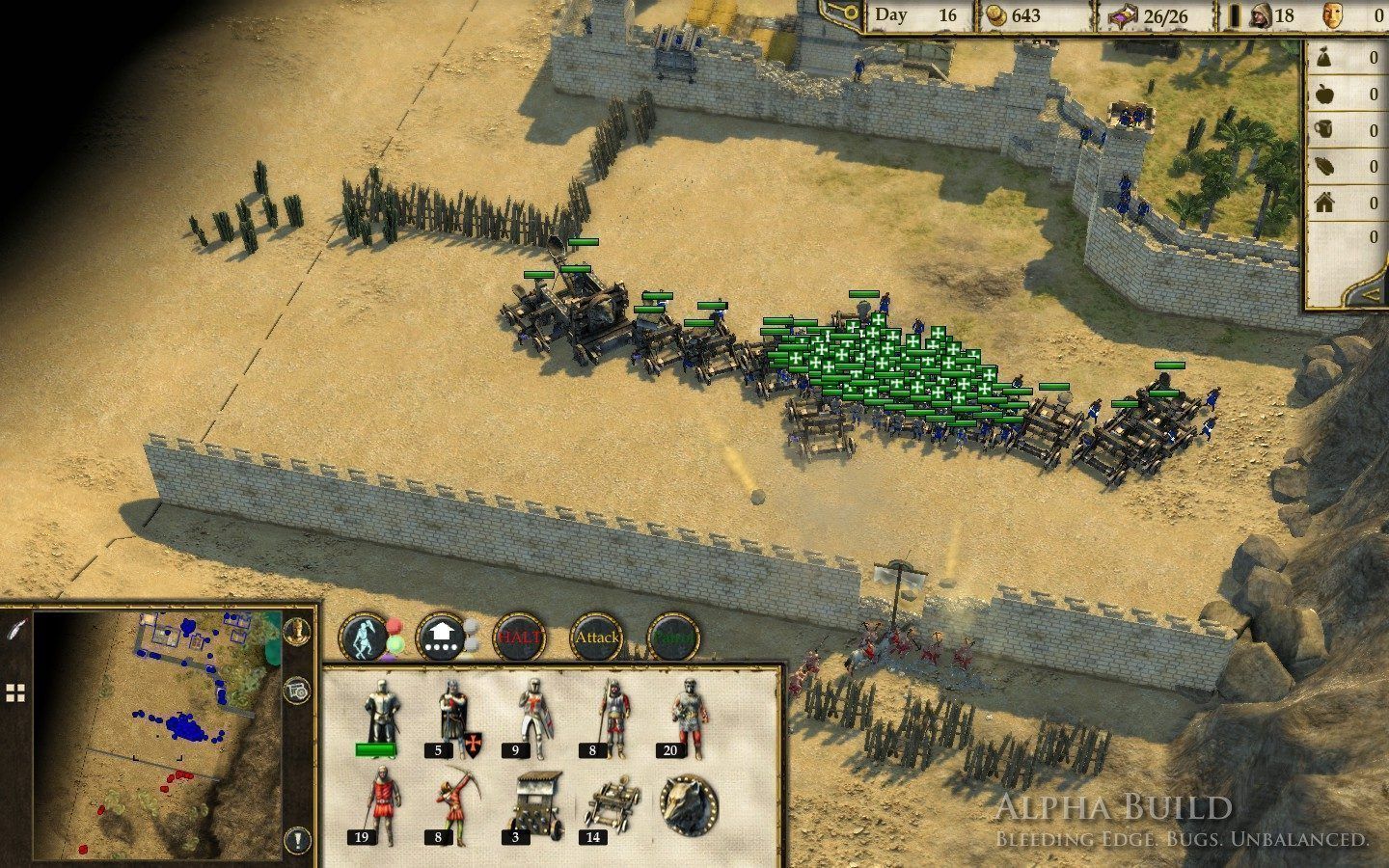The image size is (1389, 868).
Task: Issue the Attack command
Action: (x=596, y=637)
